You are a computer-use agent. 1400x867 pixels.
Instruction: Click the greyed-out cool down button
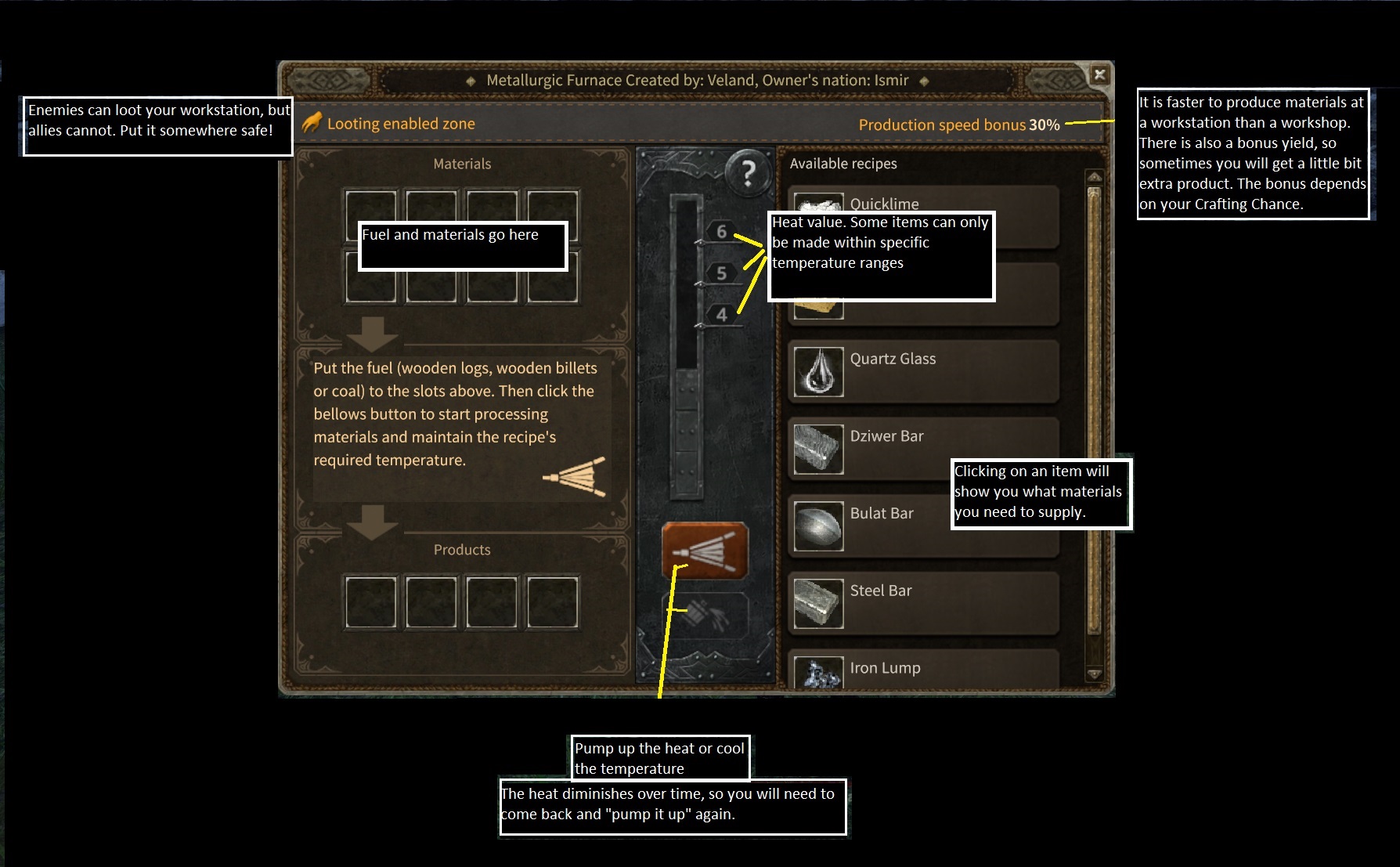705,615
